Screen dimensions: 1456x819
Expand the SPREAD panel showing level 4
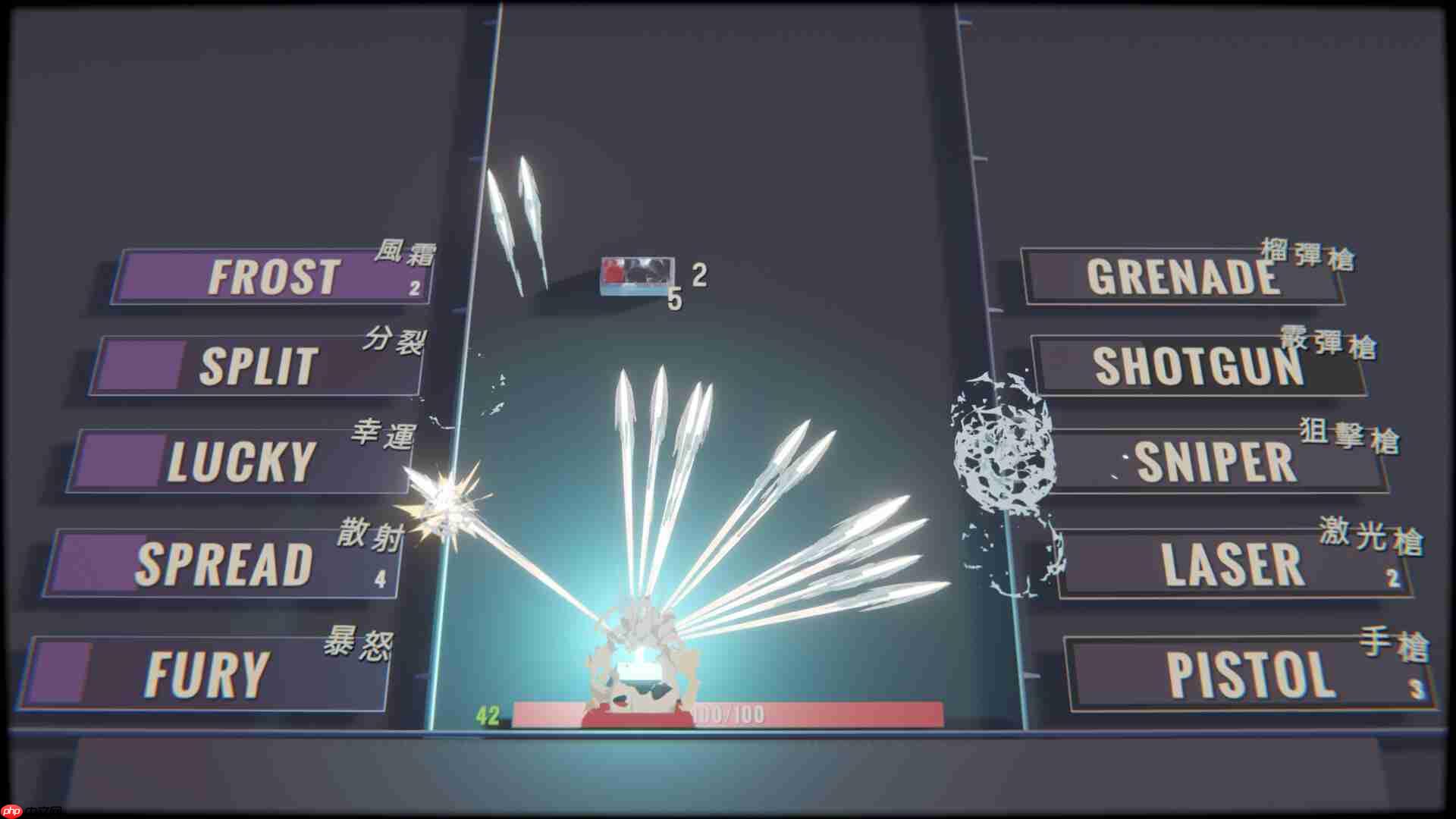(379, 578)
